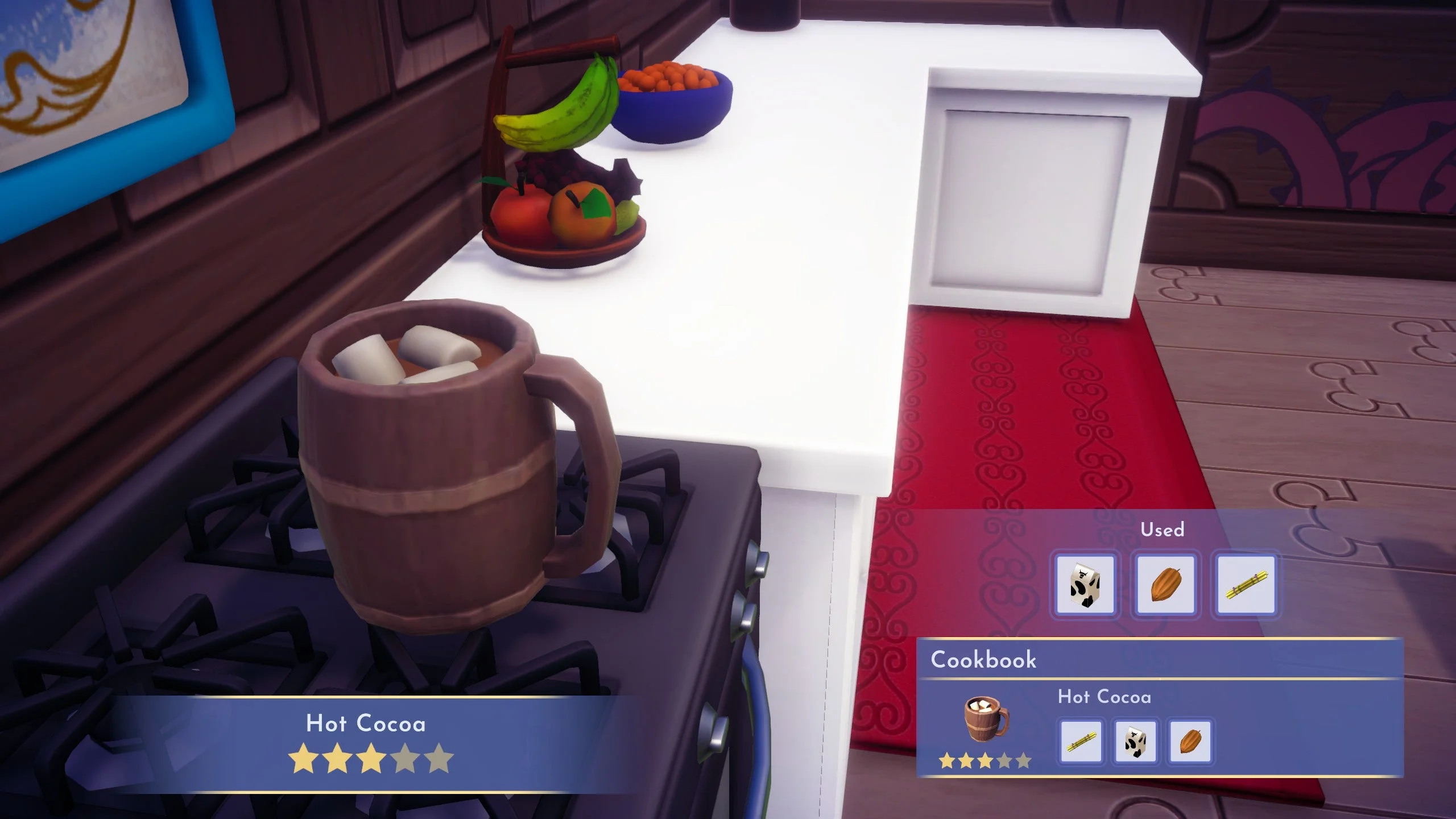Select the Cocoa Bean icon in the Used panel
The image size is (1456, 819).
point(1167,585)
